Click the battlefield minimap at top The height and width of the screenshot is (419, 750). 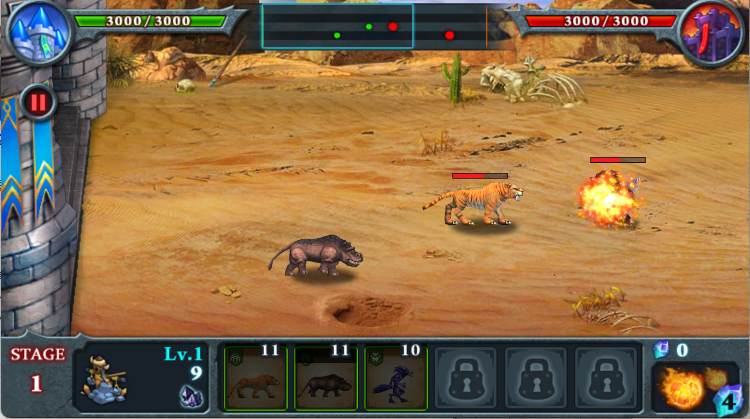click(375, 27)
